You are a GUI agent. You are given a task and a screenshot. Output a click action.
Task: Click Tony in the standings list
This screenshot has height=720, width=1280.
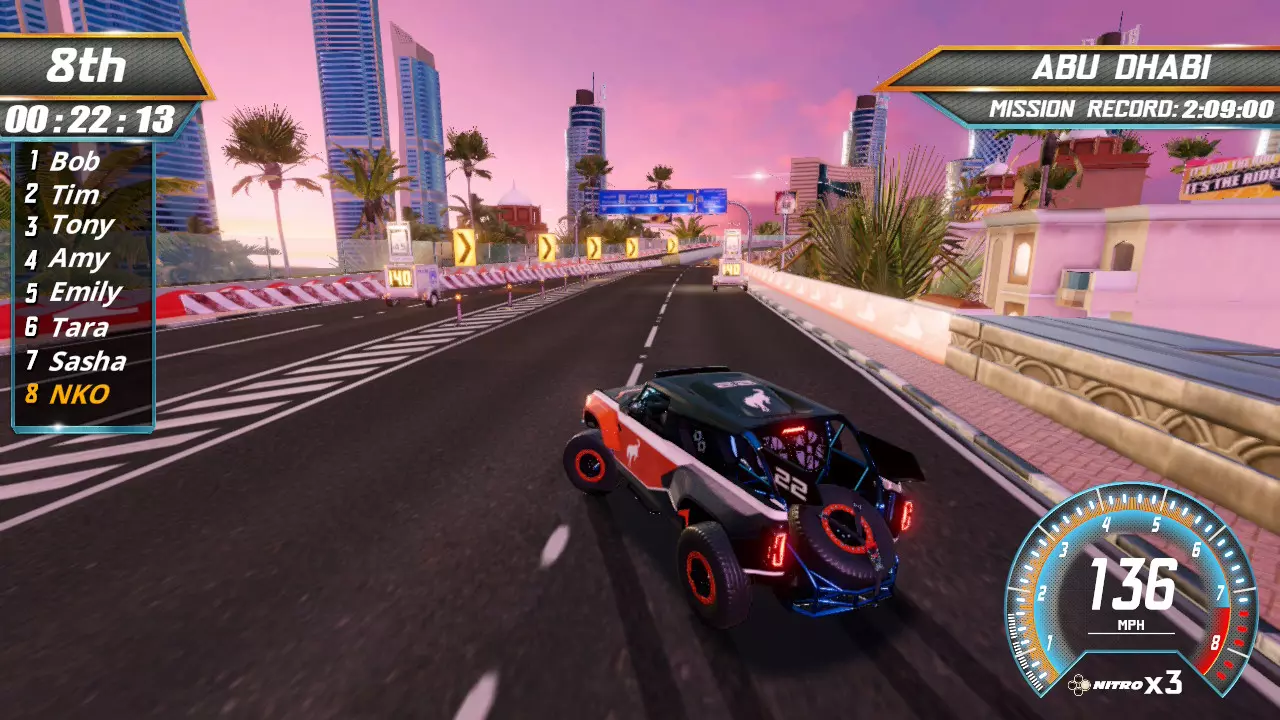point(80,226)
